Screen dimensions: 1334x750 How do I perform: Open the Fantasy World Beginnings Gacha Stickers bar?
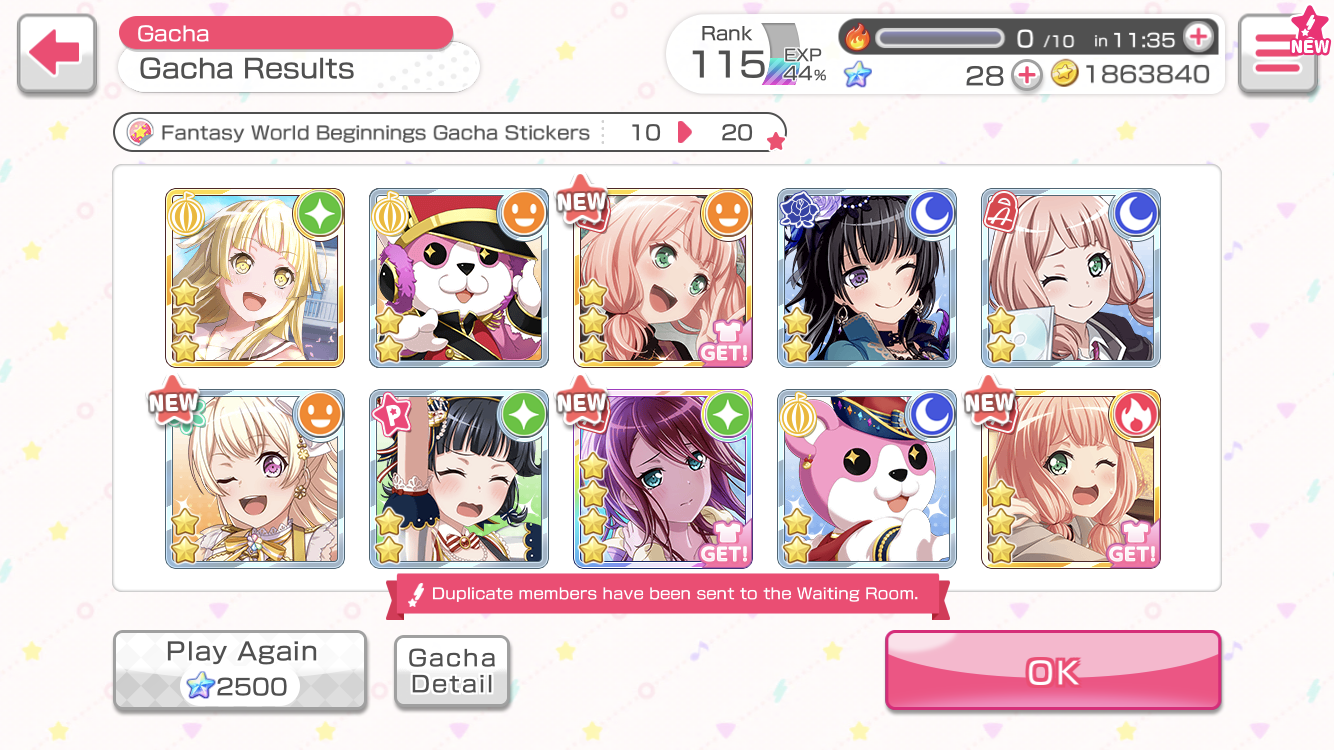(450, 133)
